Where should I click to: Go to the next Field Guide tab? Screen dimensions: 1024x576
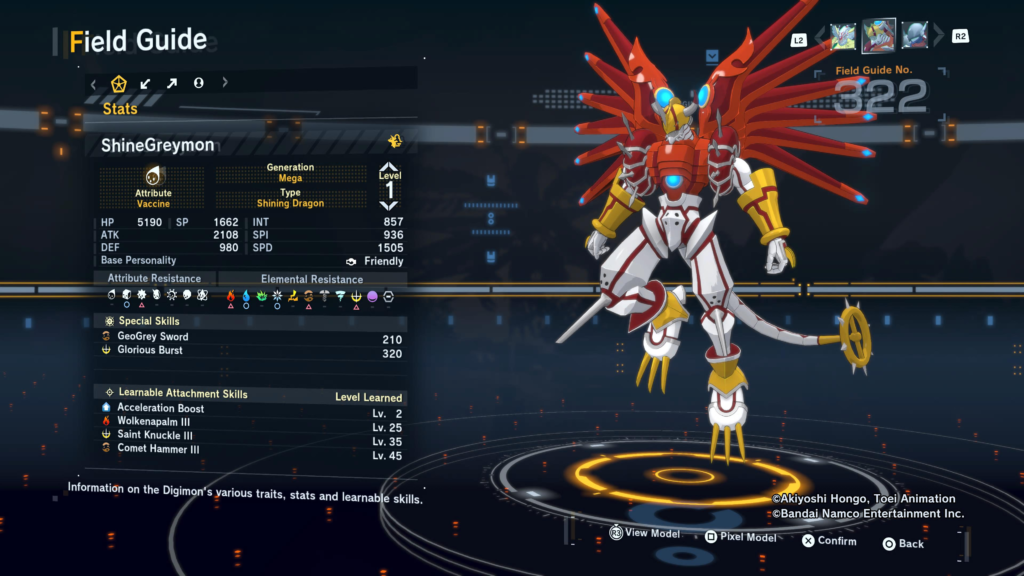pos(225,83)
